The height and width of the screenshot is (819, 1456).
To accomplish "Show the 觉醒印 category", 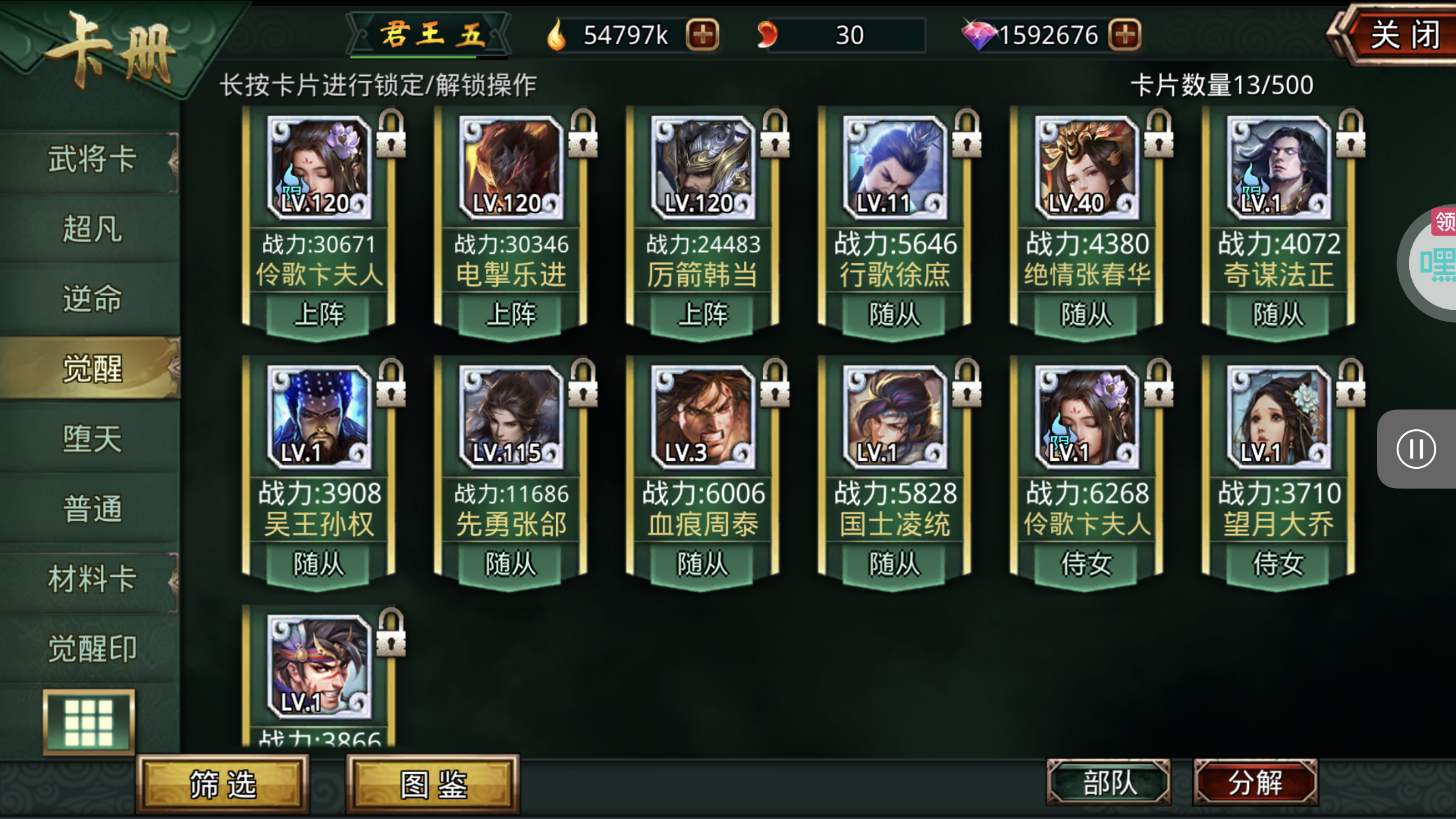I will [x=91, y=649].
